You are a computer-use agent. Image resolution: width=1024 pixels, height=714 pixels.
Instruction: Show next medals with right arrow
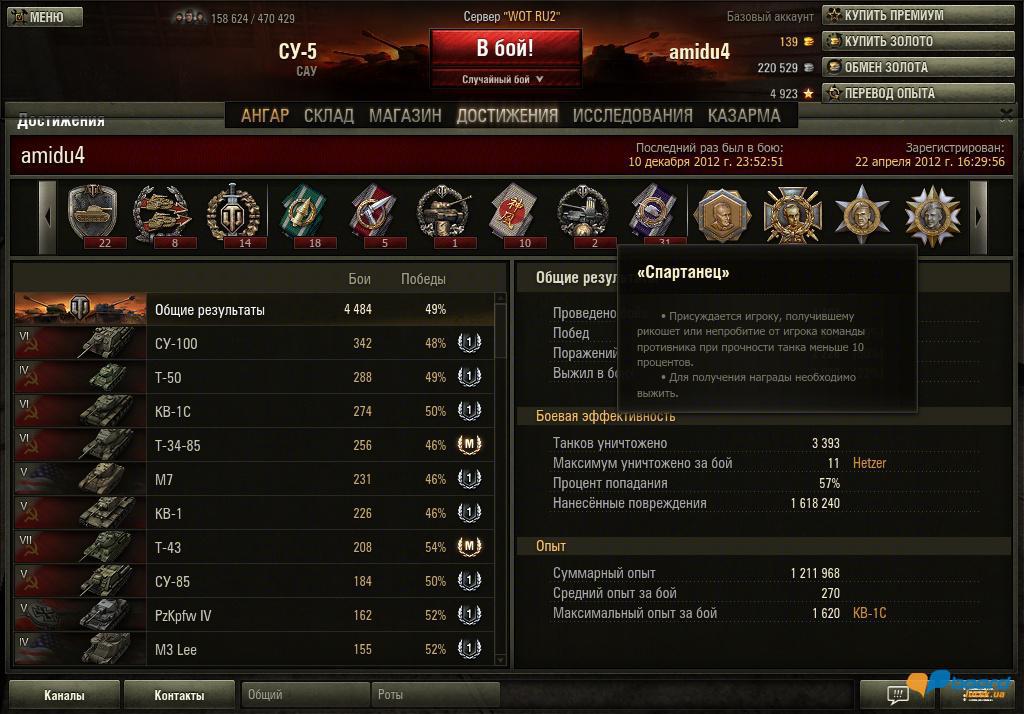tap(978, 217)
